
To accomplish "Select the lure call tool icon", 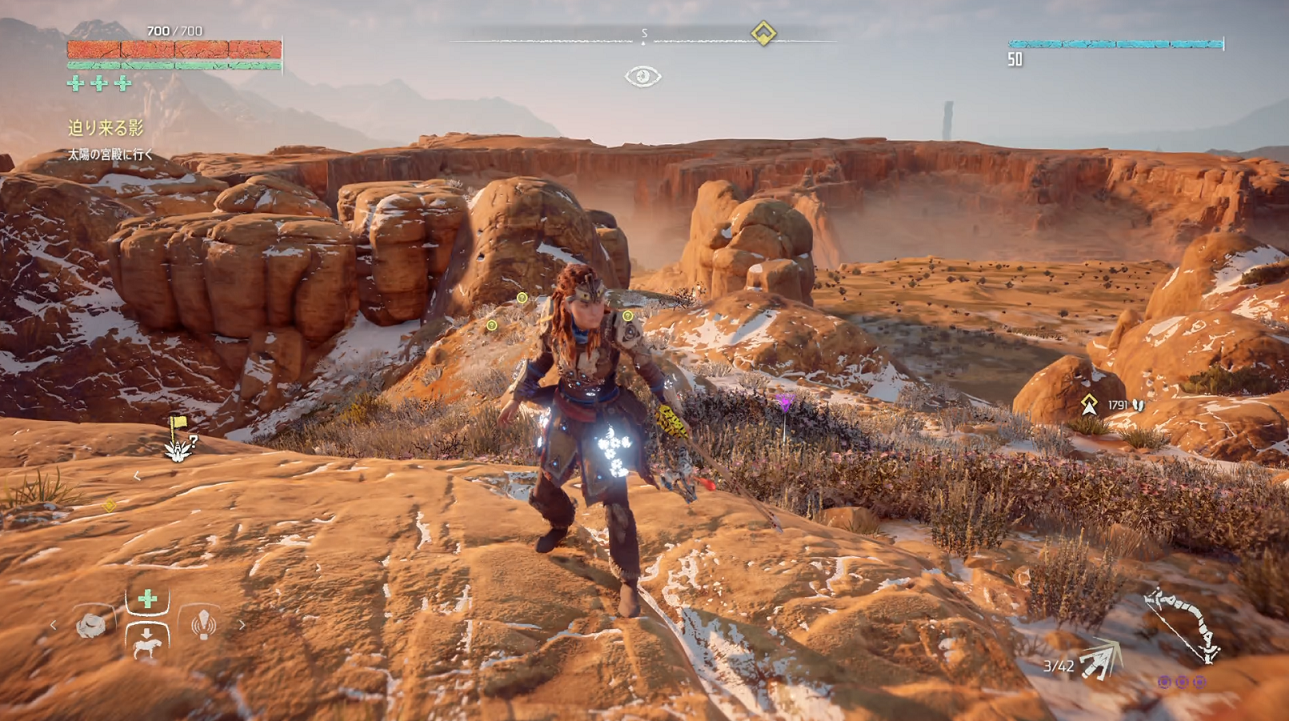I will tap(199, 624).
